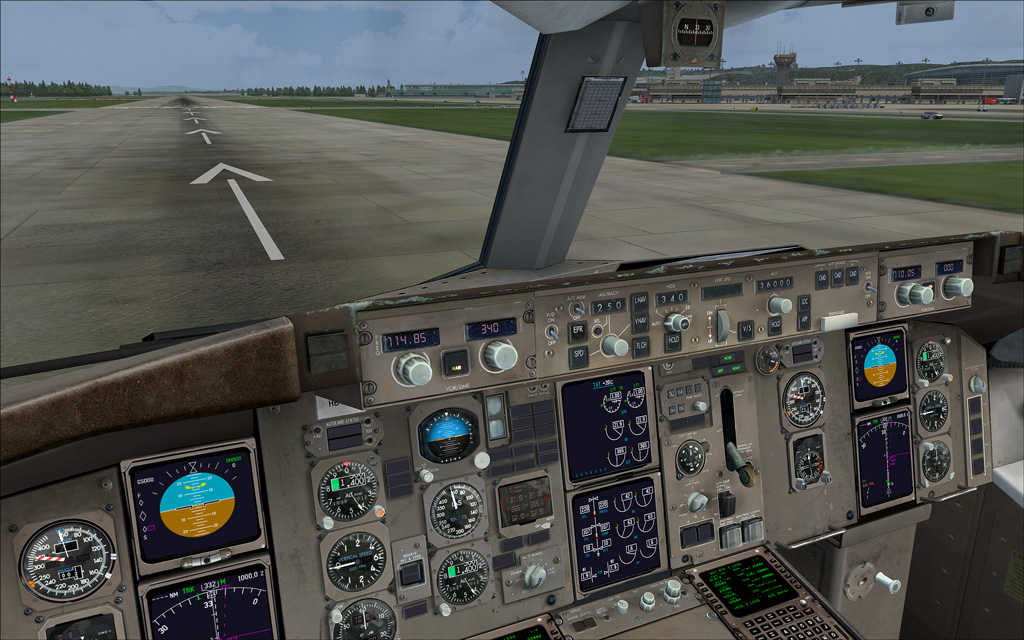Engage the VNAV mode button

point(639,322)
